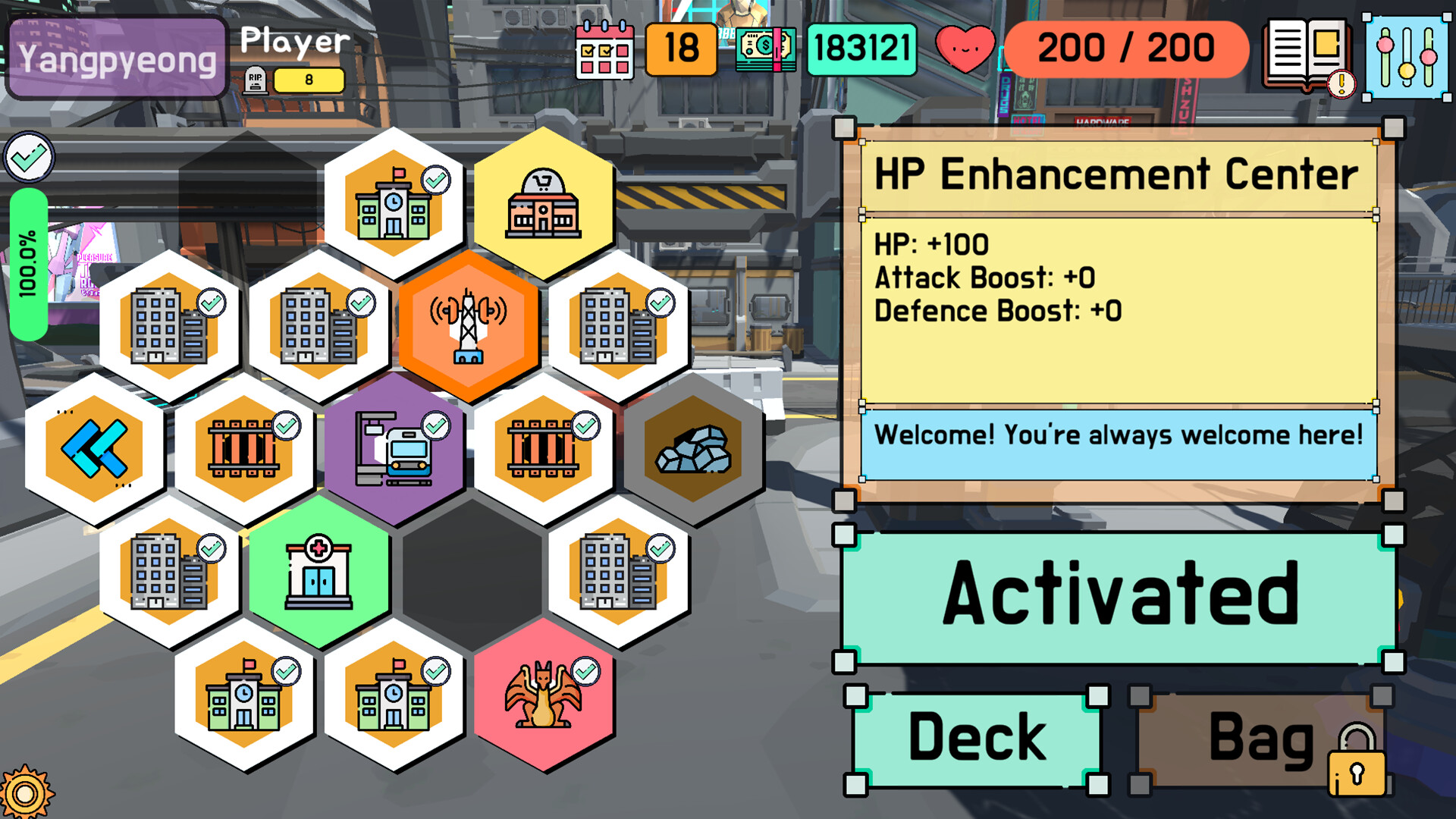Click the Welcome message banner
This screenshot has width=1456, height=819.
[1119, 435]
